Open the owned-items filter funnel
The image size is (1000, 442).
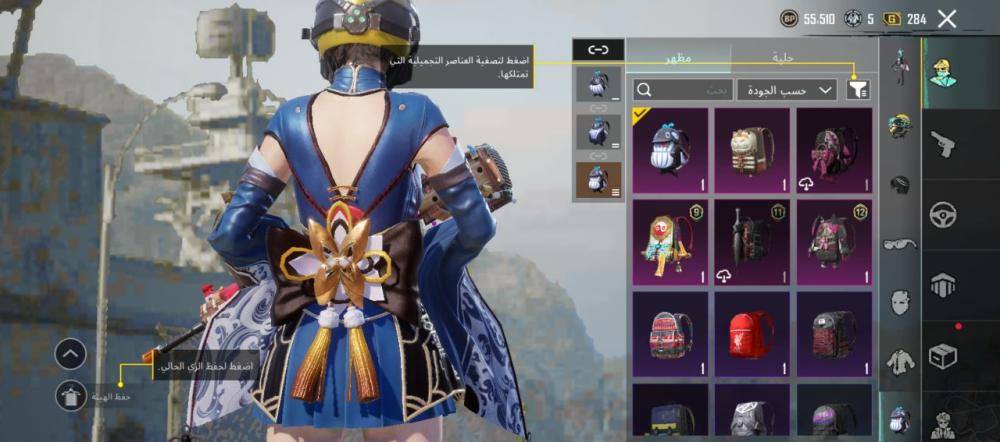857,90
